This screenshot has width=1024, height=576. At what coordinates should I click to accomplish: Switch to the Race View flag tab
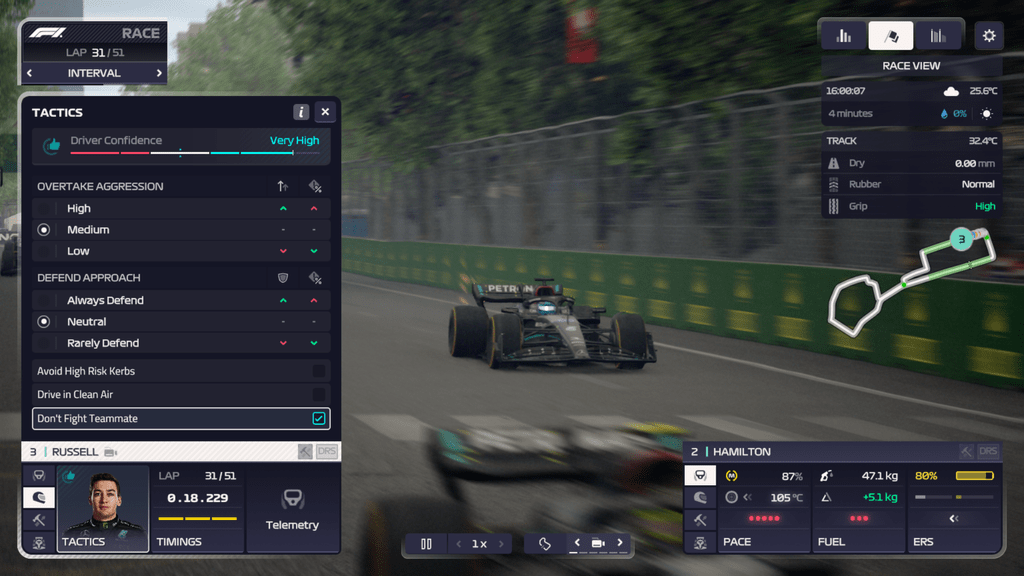click(890, 36)
